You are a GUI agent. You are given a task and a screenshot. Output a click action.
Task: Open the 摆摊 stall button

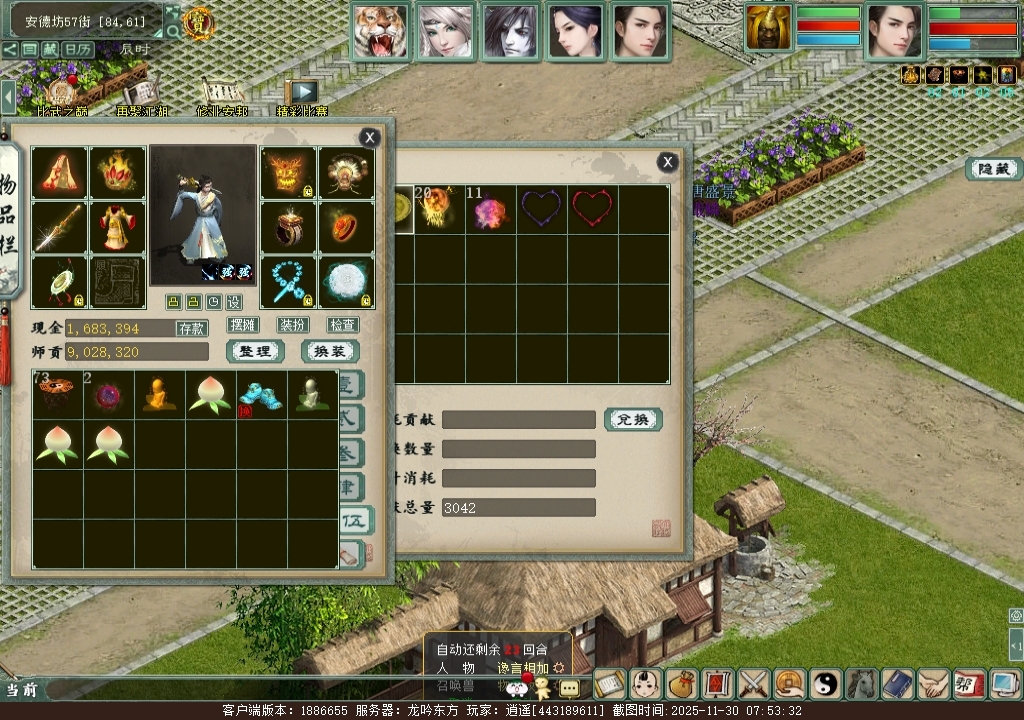pos(243,325)
